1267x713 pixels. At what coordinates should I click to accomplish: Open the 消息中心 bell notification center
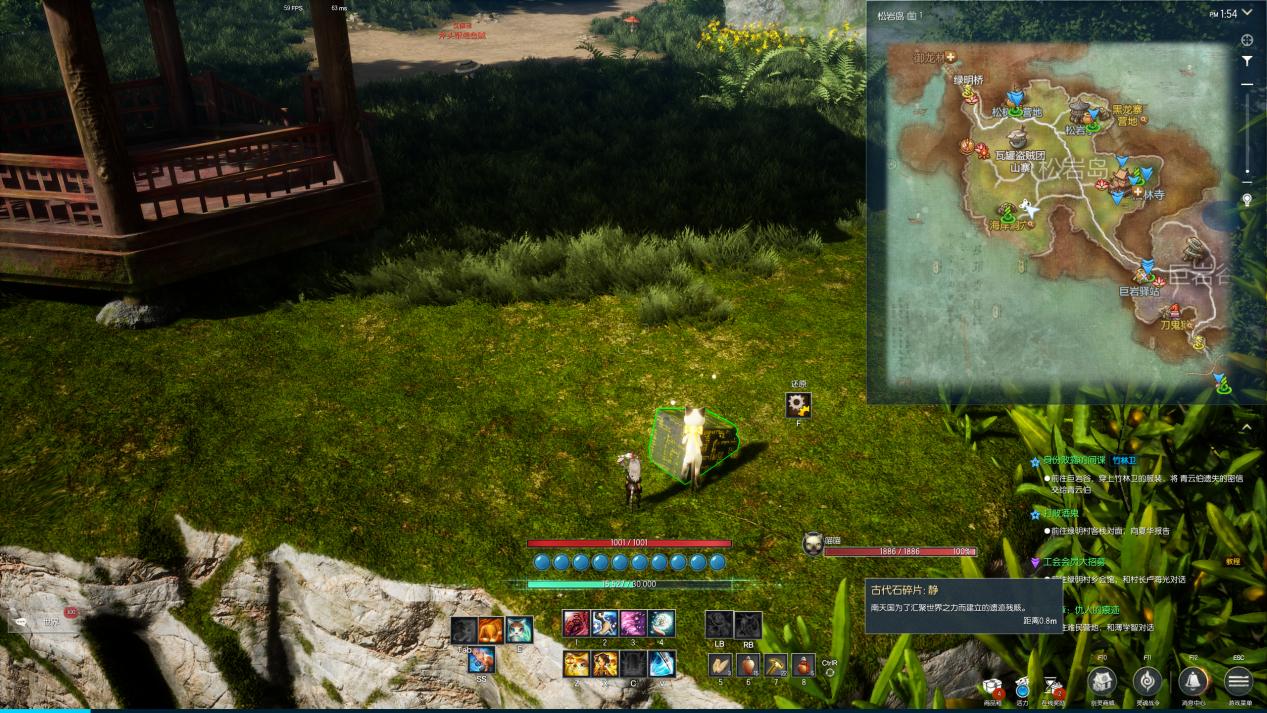[1191, 682]
